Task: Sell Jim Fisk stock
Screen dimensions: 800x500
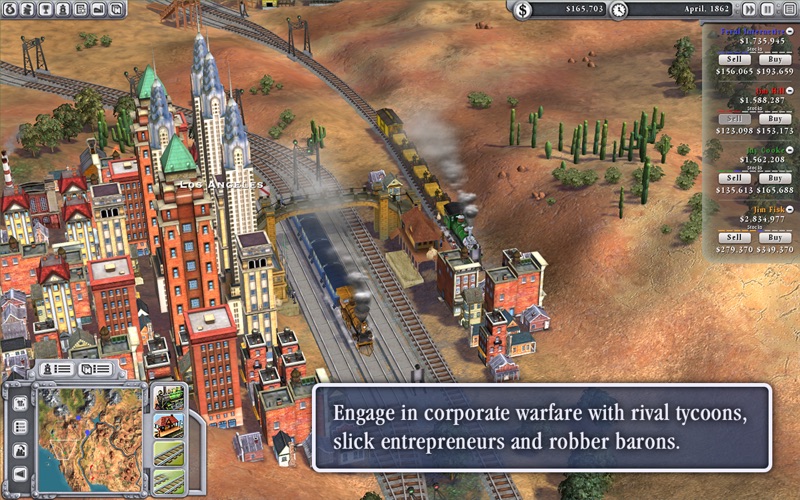Action: pyautogui.click(x=733, y=237)
